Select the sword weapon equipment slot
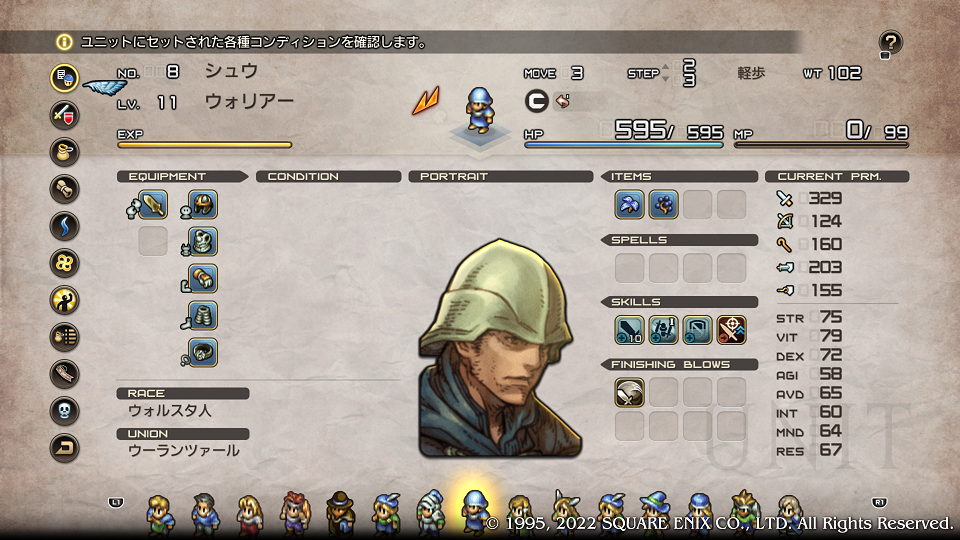The height and width of the screenshot is (540, 960). (x=153, y=205)
